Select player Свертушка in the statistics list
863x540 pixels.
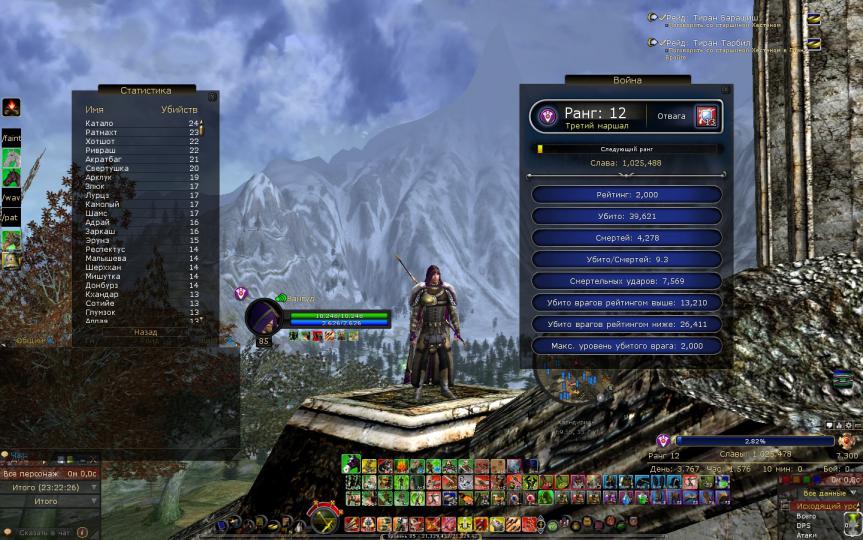coord(106,168)
